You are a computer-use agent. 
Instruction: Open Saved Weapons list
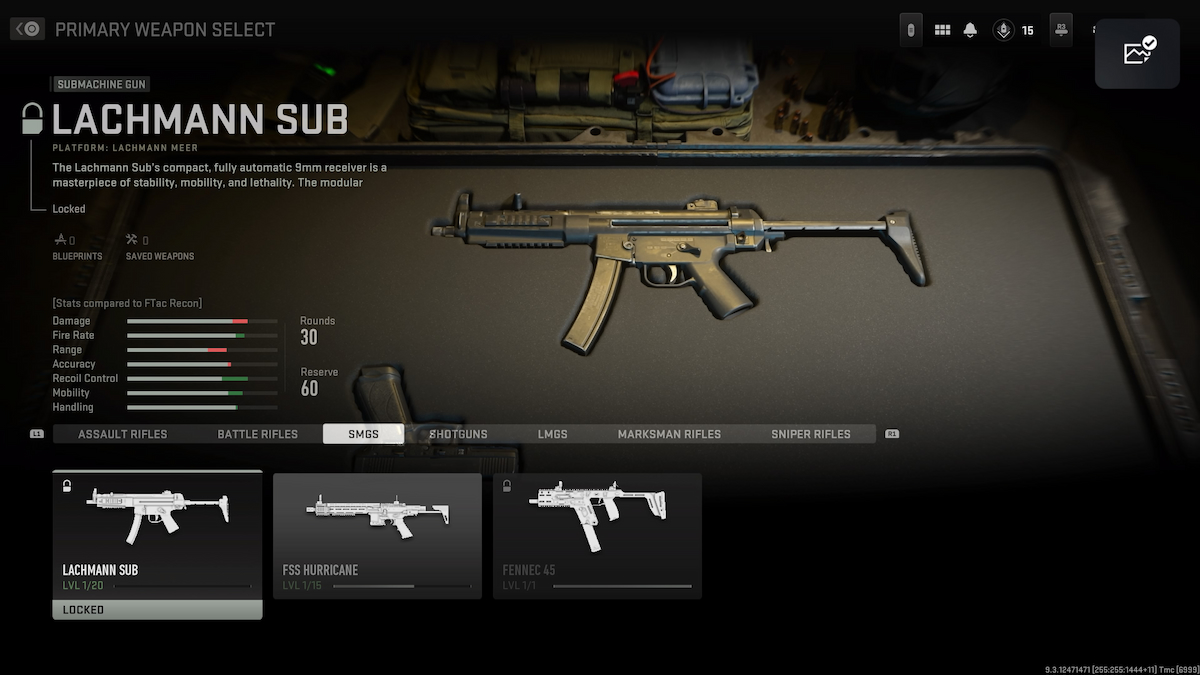tap(159, 246)
